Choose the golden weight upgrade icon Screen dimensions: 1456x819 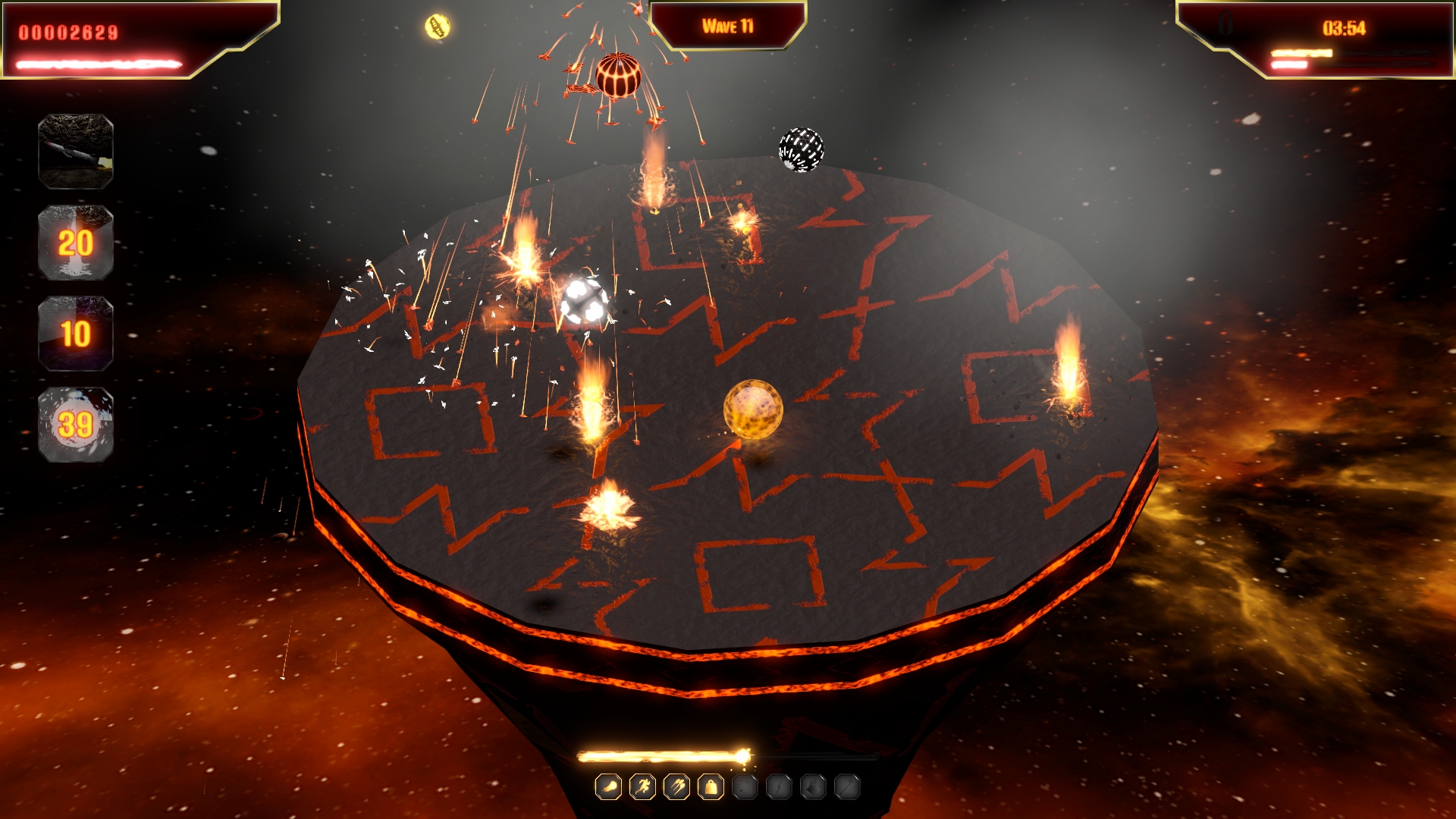click(x=711, y=787)
